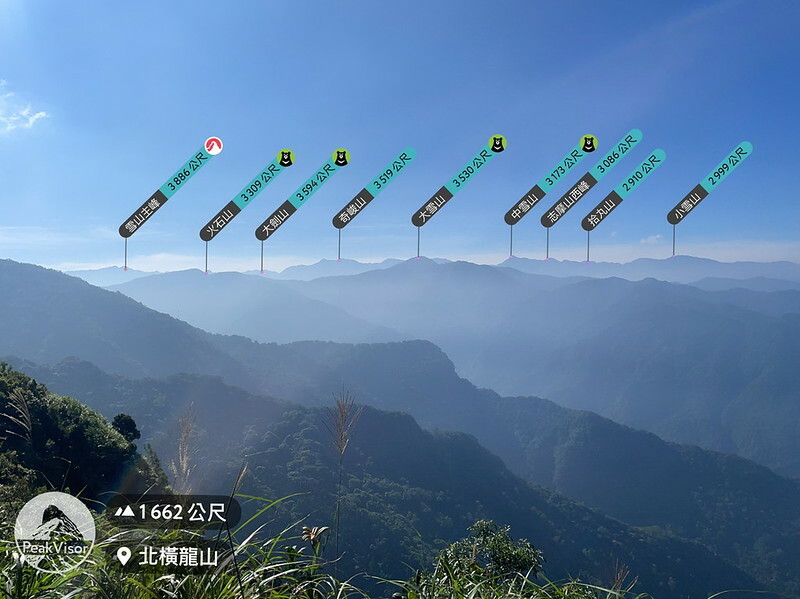Choose the 奇峻山 3519公尺 peak label

coord(374,188)
